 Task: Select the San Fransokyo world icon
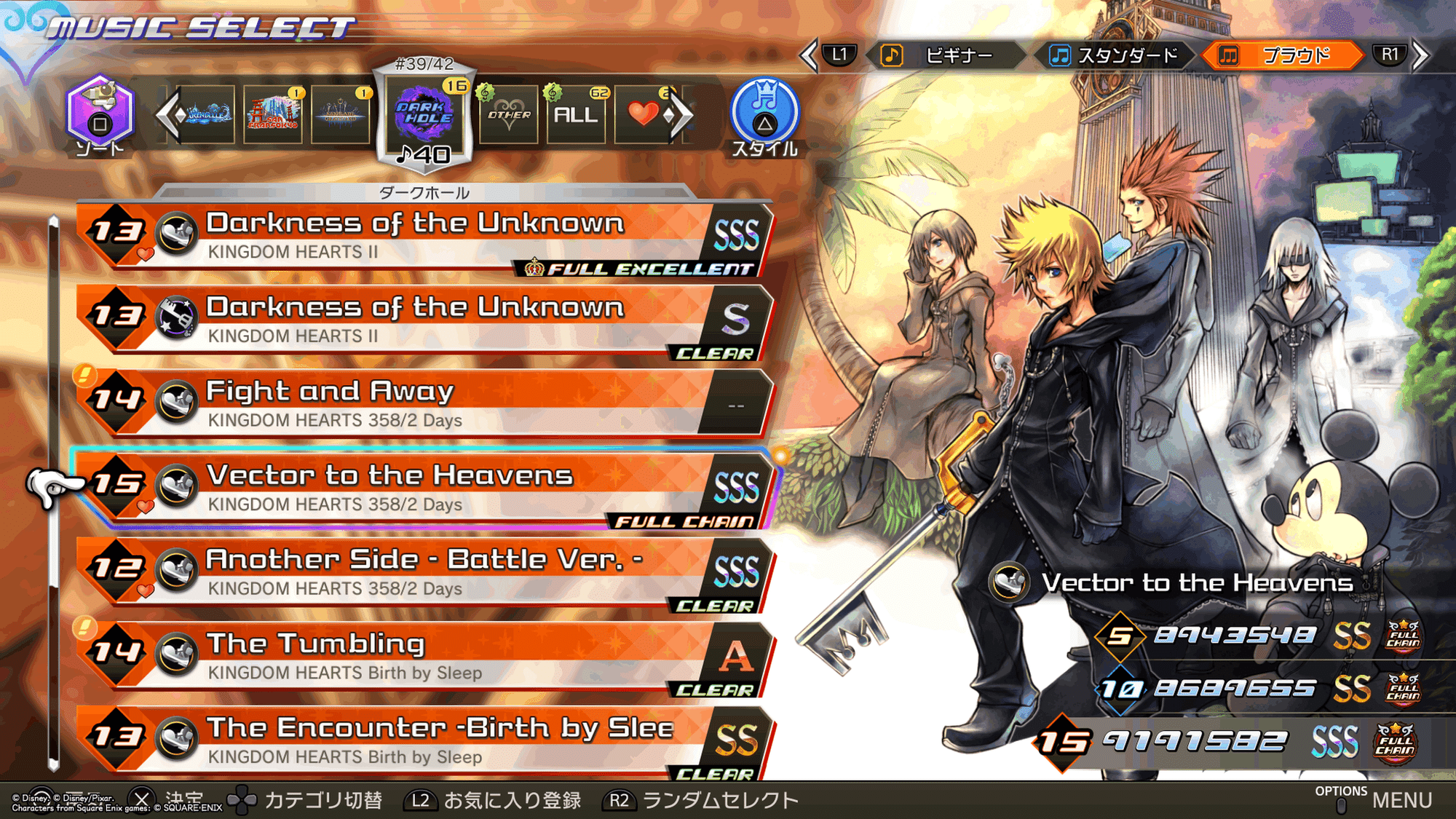tap(273, 115)
